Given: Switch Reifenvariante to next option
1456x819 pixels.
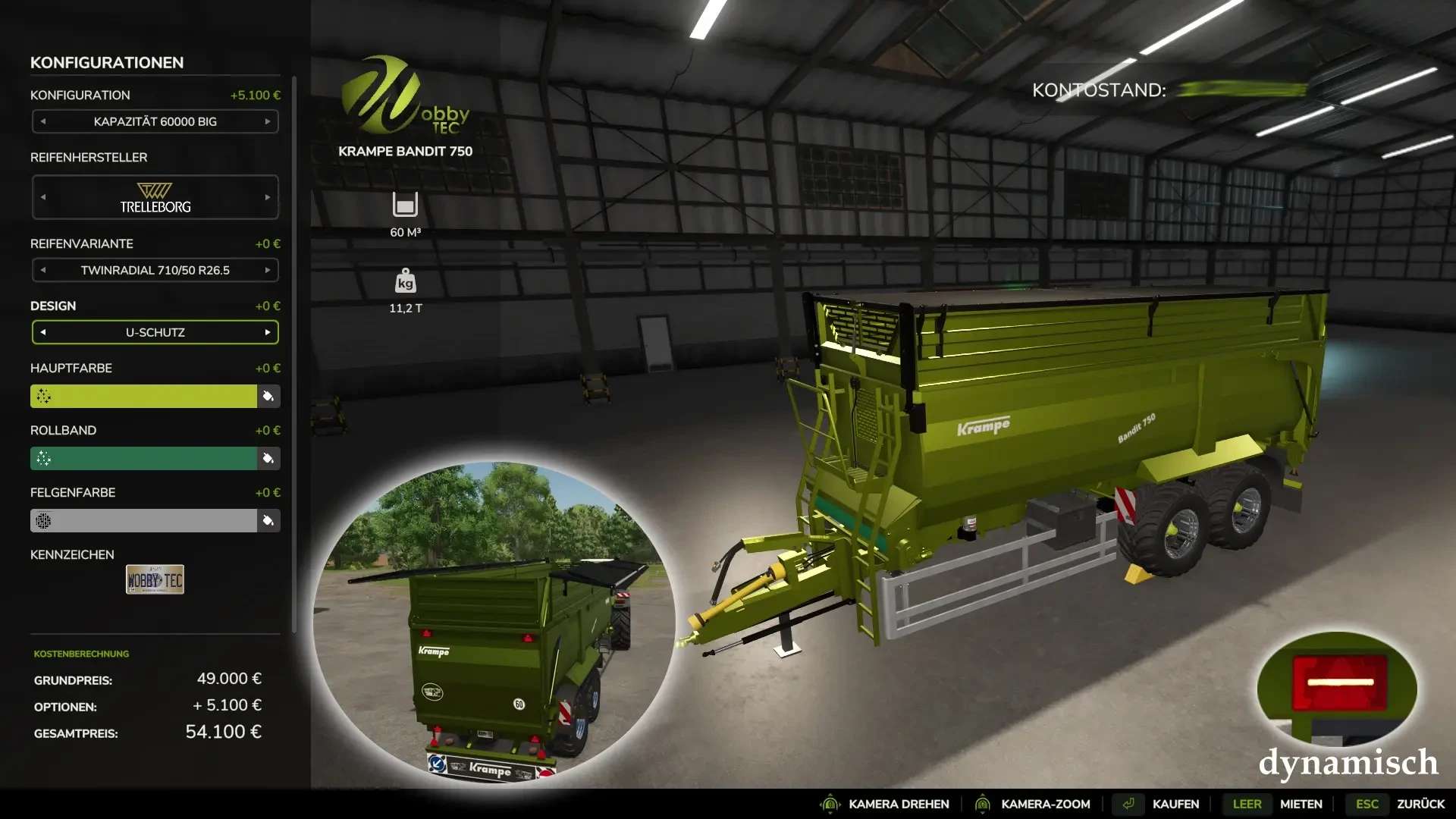Looking at the screenshot, I should 267,269.
